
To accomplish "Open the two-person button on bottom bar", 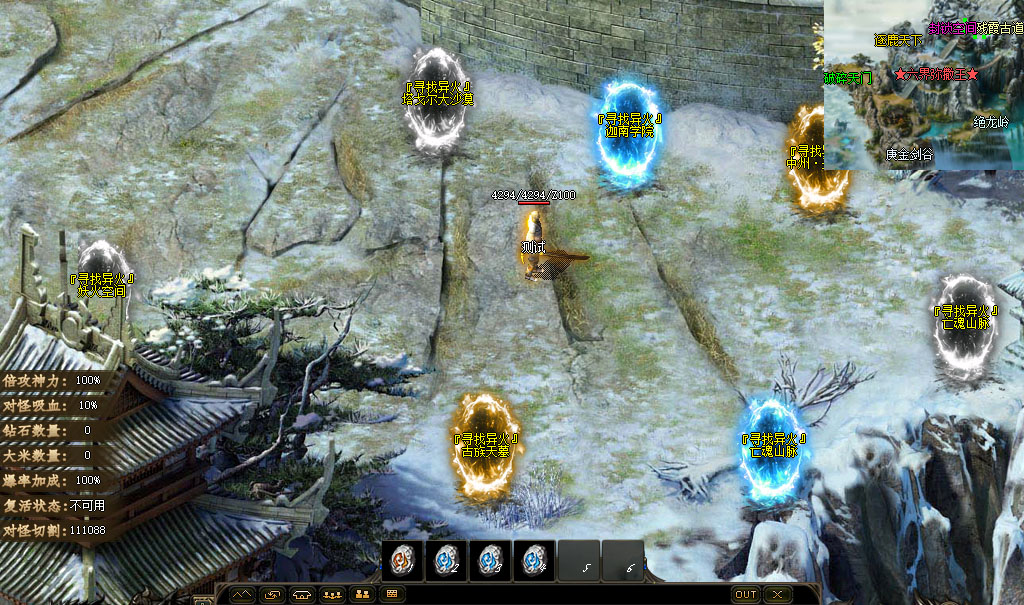I will click(x=361, y=594).
